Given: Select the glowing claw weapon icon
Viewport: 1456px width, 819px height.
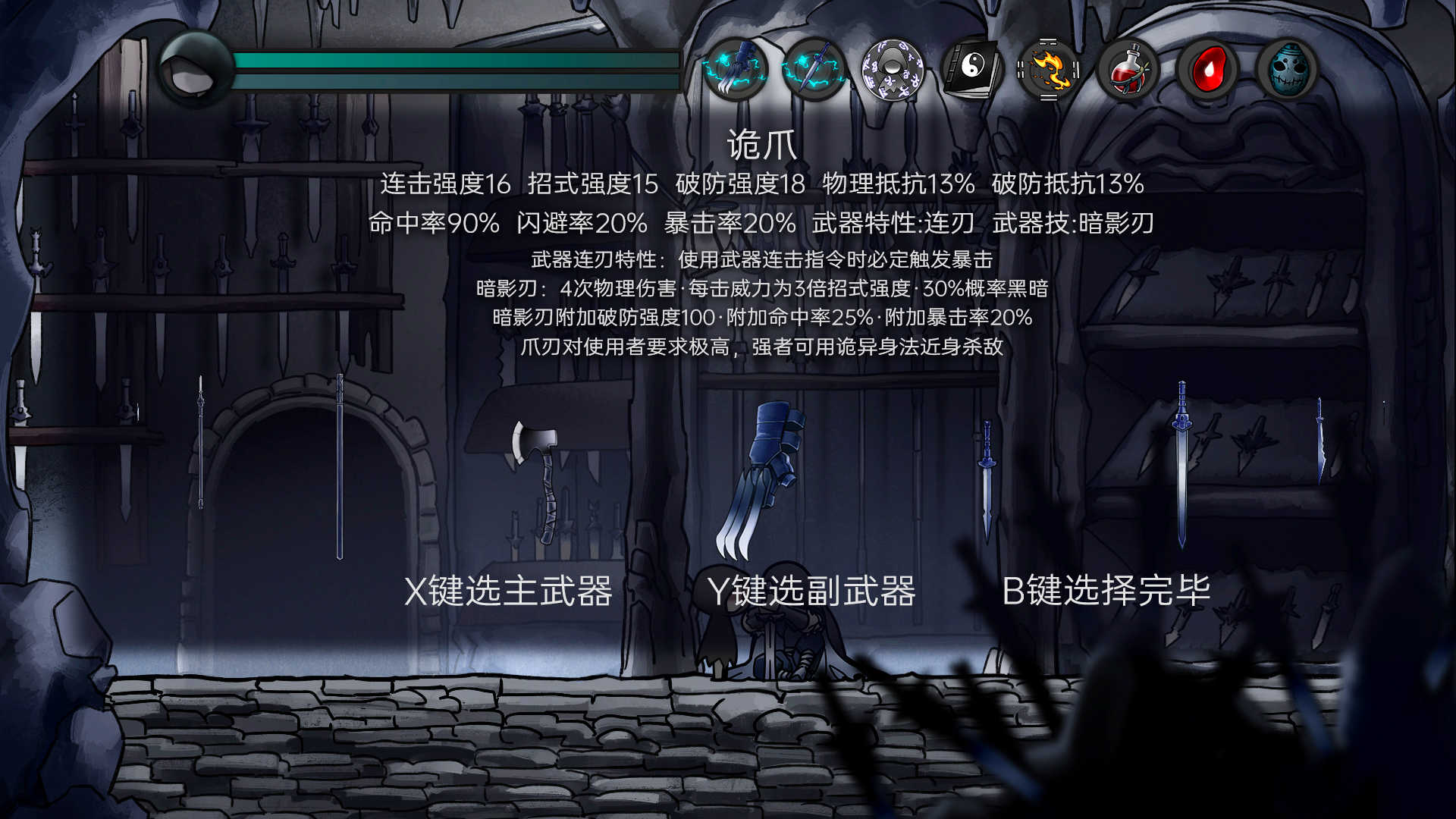Looking at the screenshot, I should pyautogui.click(x=734, y=71).
